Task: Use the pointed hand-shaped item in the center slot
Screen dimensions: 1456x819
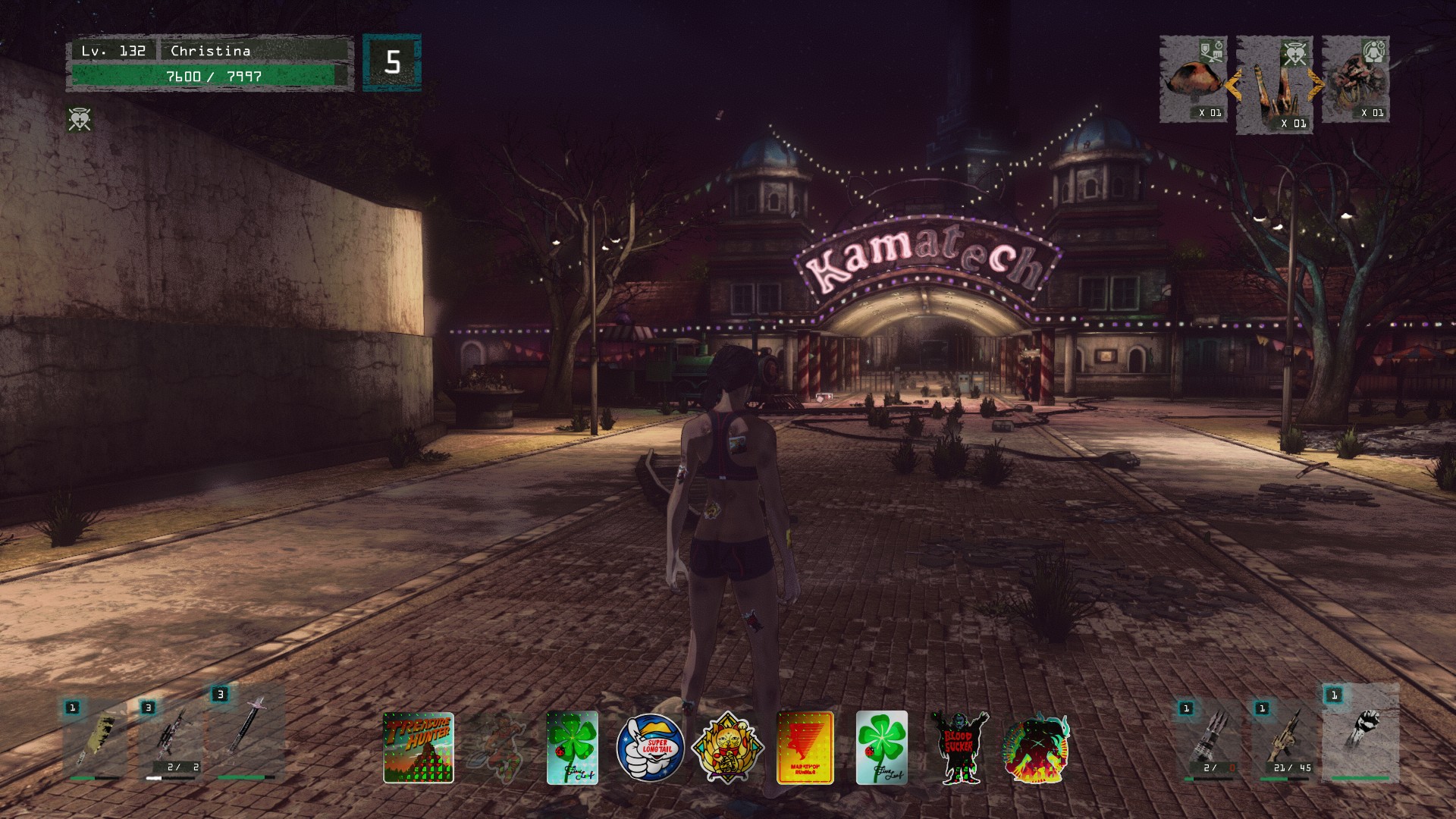Action: tap(1275, 86)
